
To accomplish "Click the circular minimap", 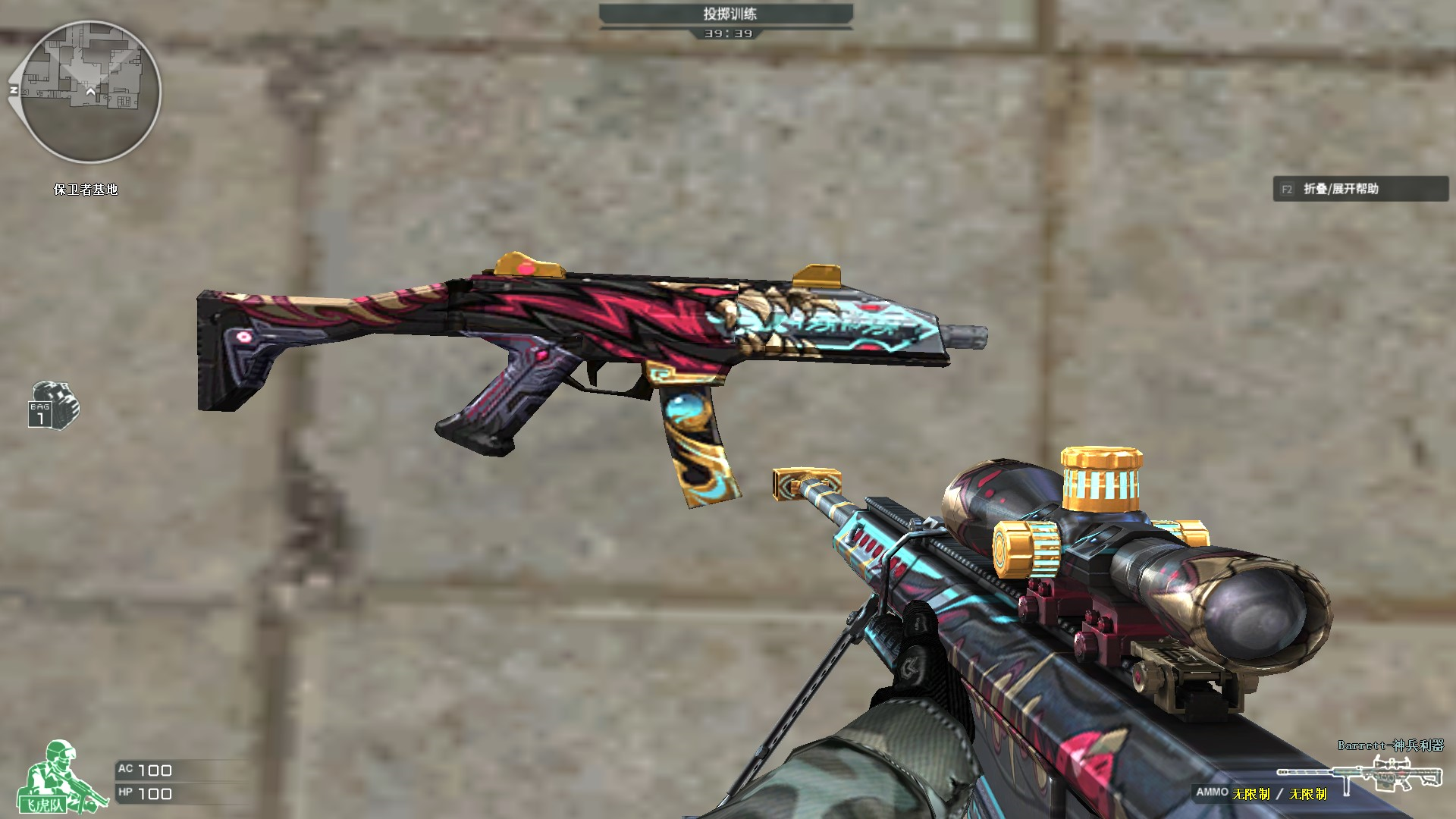I will click(x=90, y=92).
